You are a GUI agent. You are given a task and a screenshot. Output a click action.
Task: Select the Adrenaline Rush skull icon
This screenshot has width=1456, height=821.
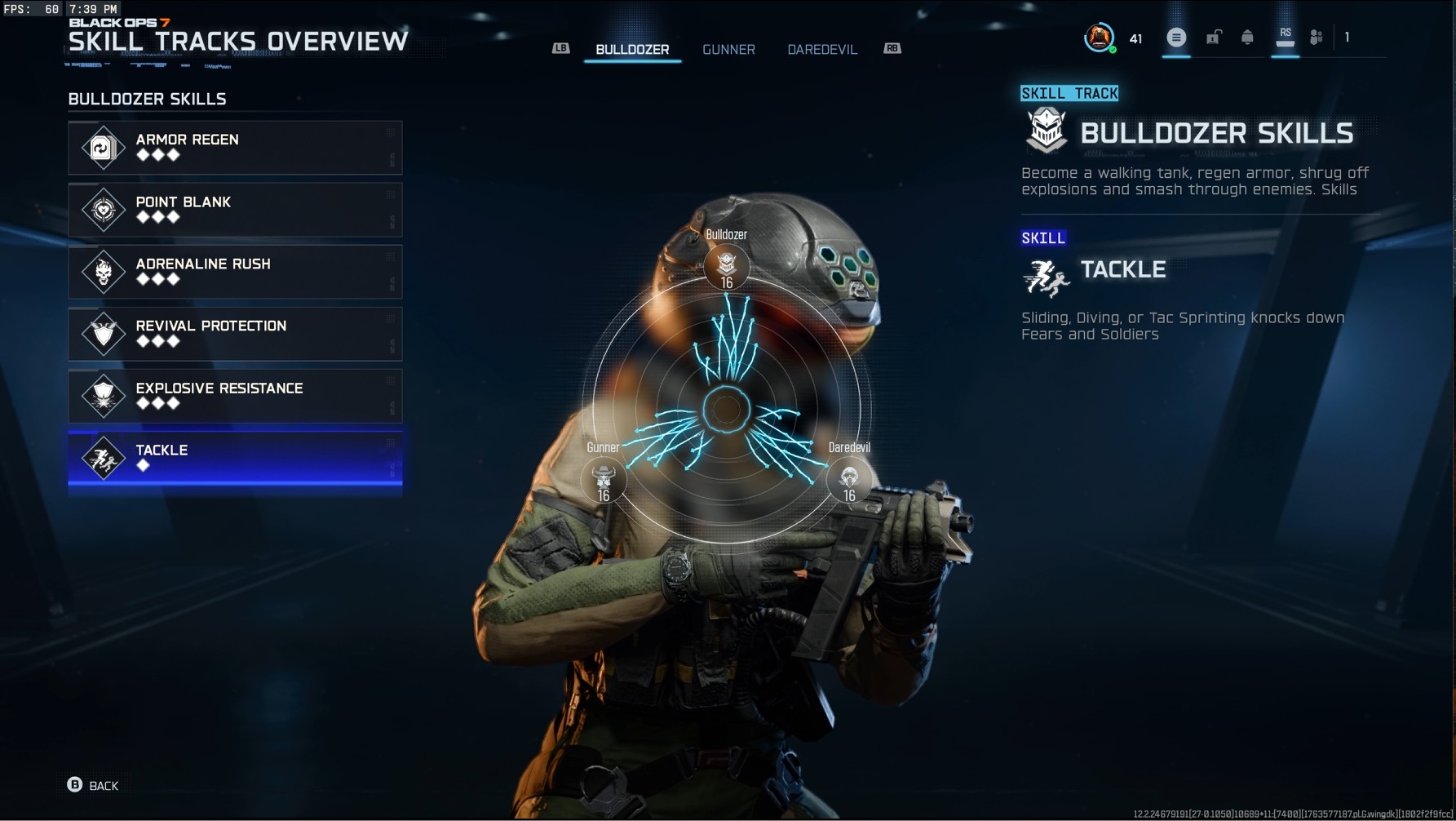pyautogui.click(x=103, y=272)
